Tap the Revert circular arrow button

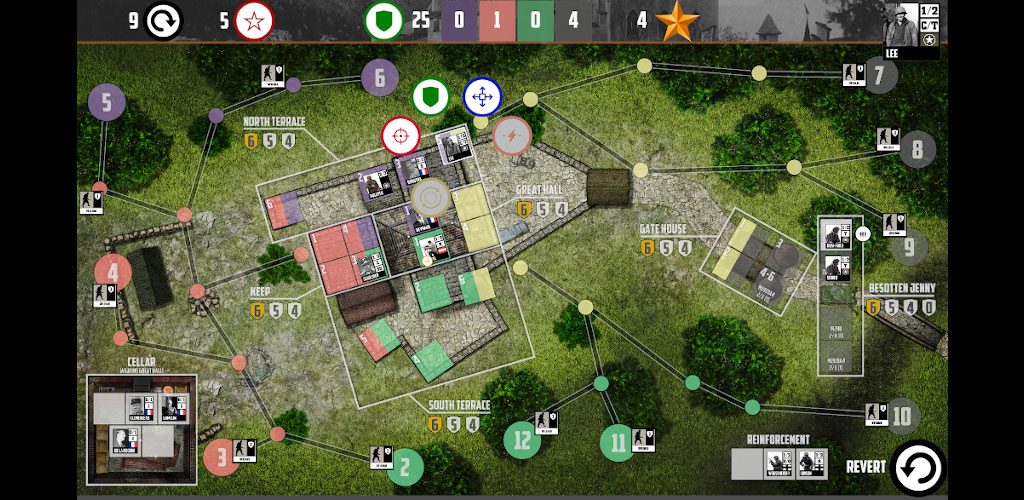tap(917, 467)
